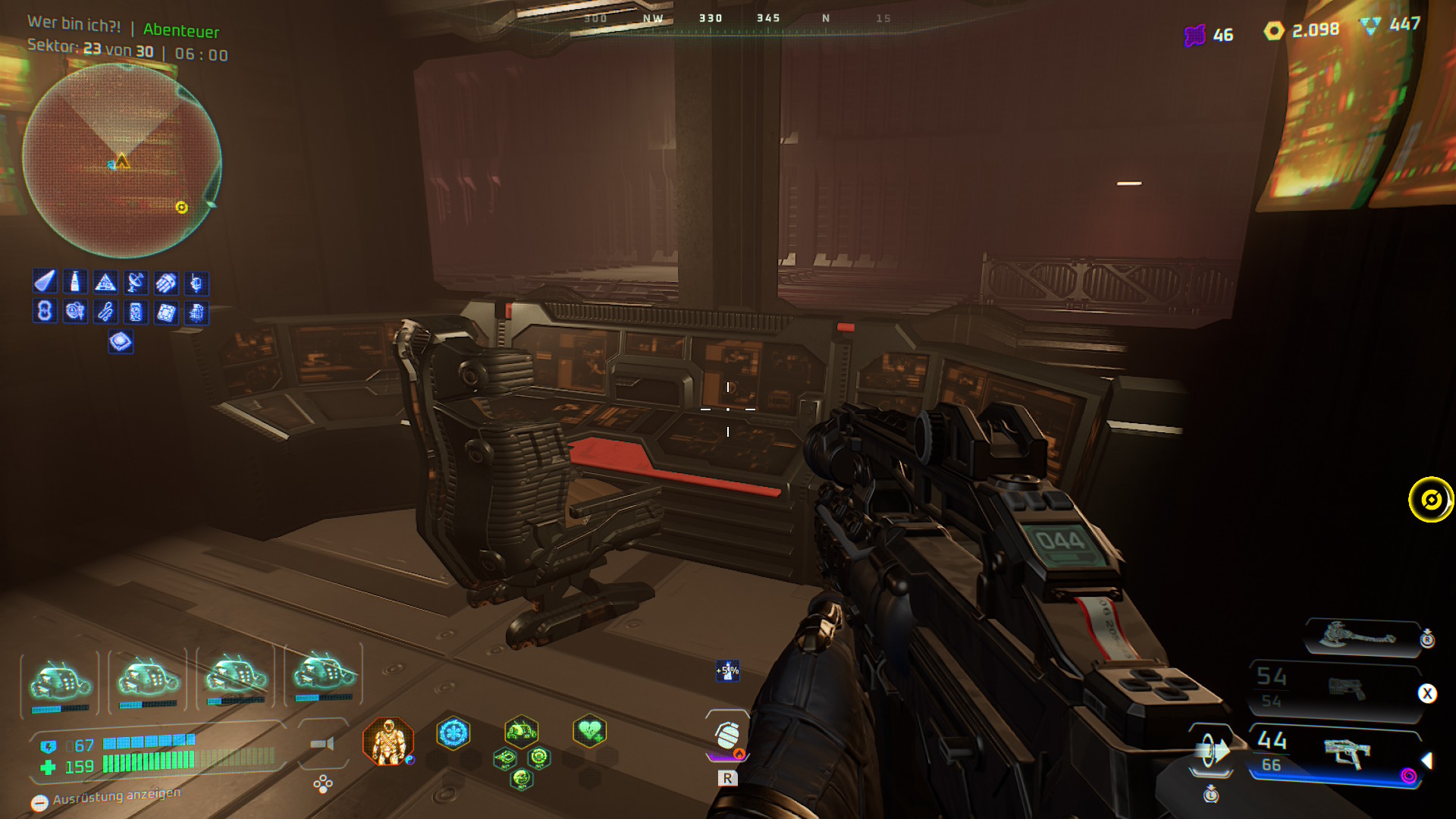Select the grenade slot
The height and width of the screenshot is (819, 1456).
(727, 736)
